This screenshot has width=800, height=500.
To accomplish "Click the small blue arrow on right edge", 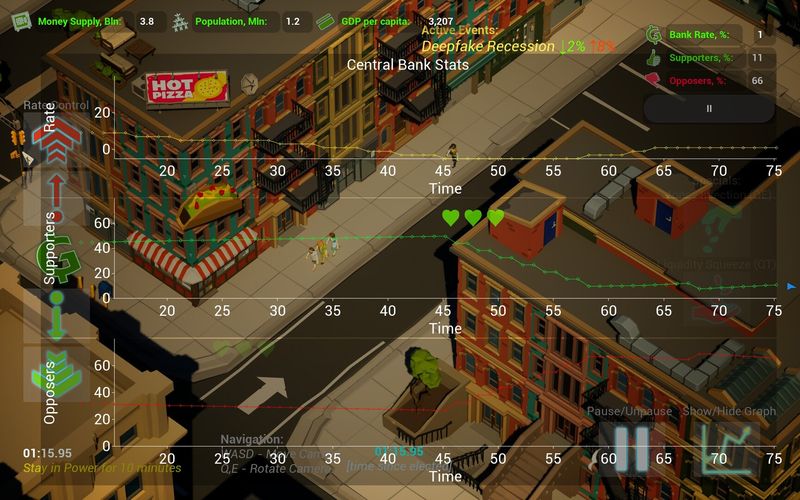I will (792, 285).
